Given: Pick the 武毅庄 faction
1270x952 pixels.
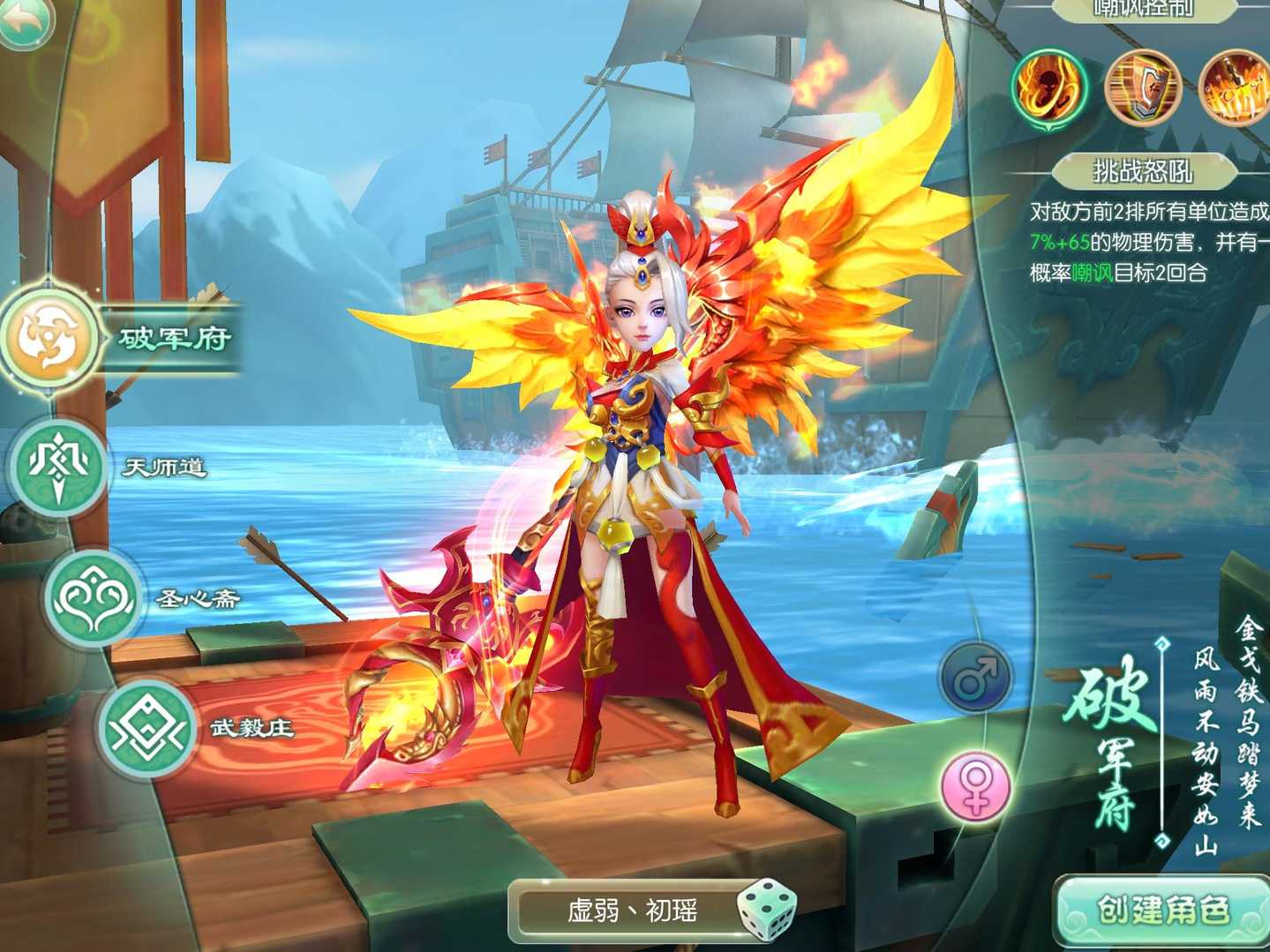Looking at the screenshot, I should tap(146, 728).
